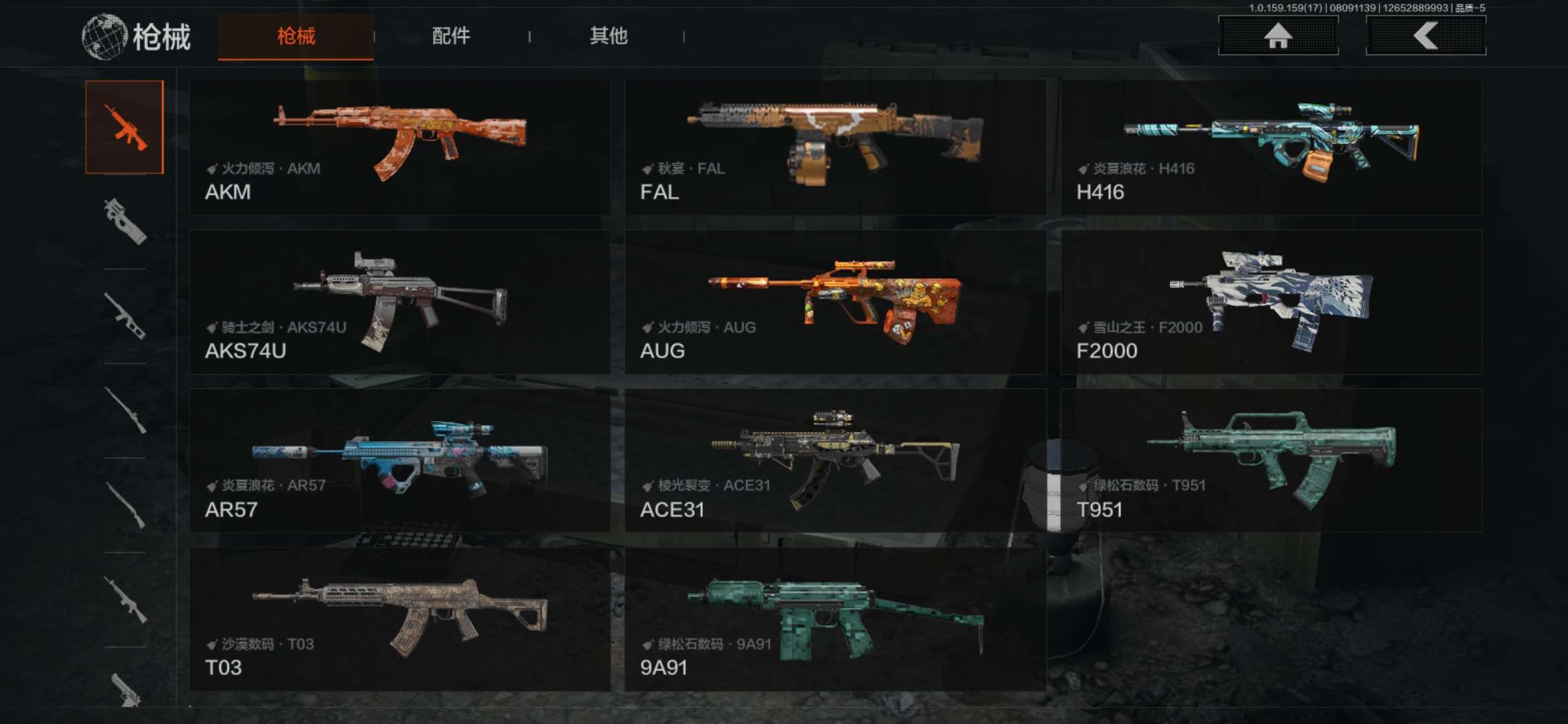Select the AKM weapon card
The width and height of the screenshot is (1568, 724).
400,148
